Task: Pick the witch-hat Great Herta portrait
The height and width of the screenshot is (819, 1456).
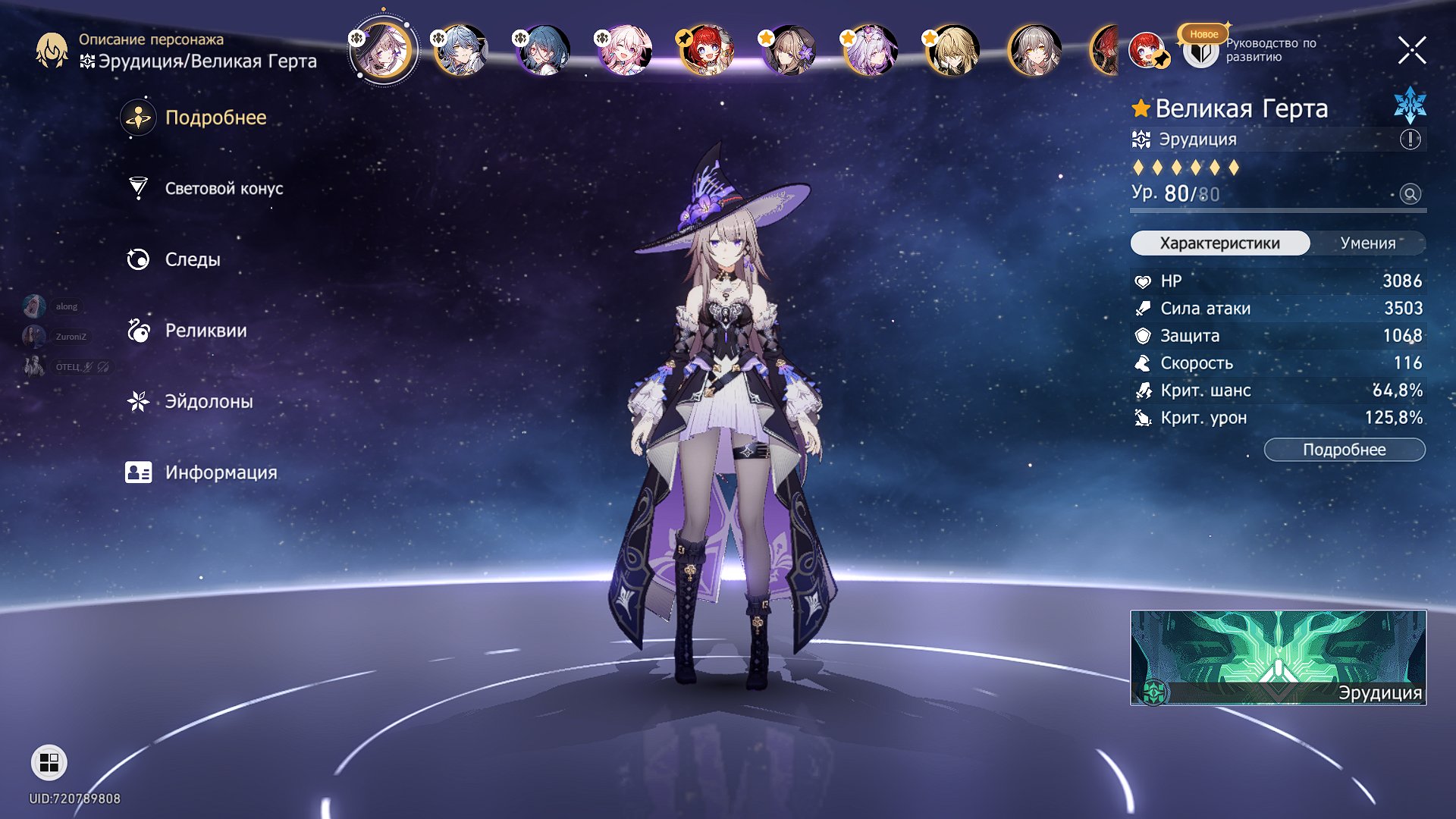Action: [383, 51]
